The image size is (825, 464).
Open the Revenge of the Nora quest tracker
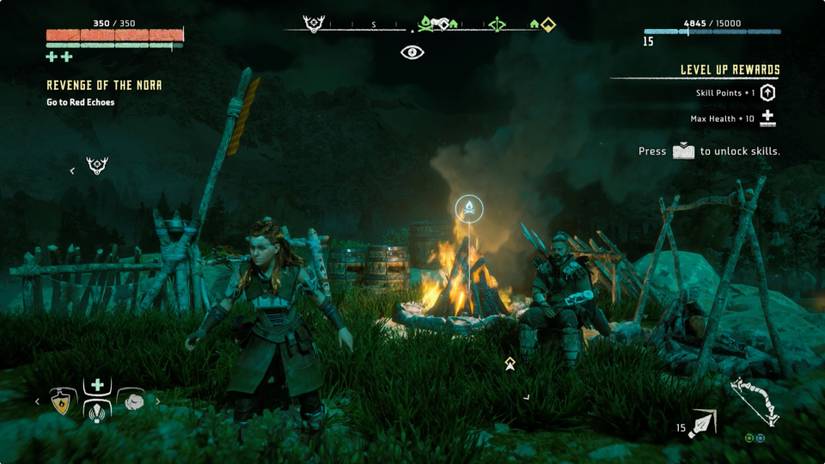(104, 86)
